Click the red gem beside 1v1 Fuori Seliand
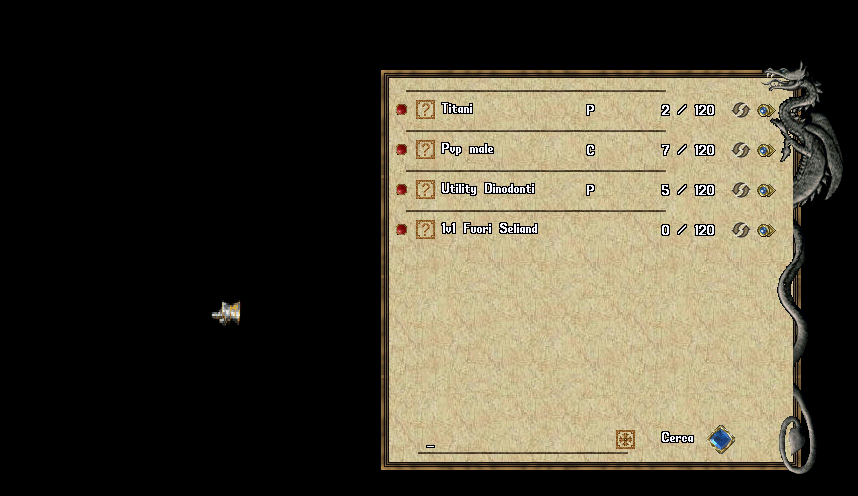 click(x=401, y=230)
